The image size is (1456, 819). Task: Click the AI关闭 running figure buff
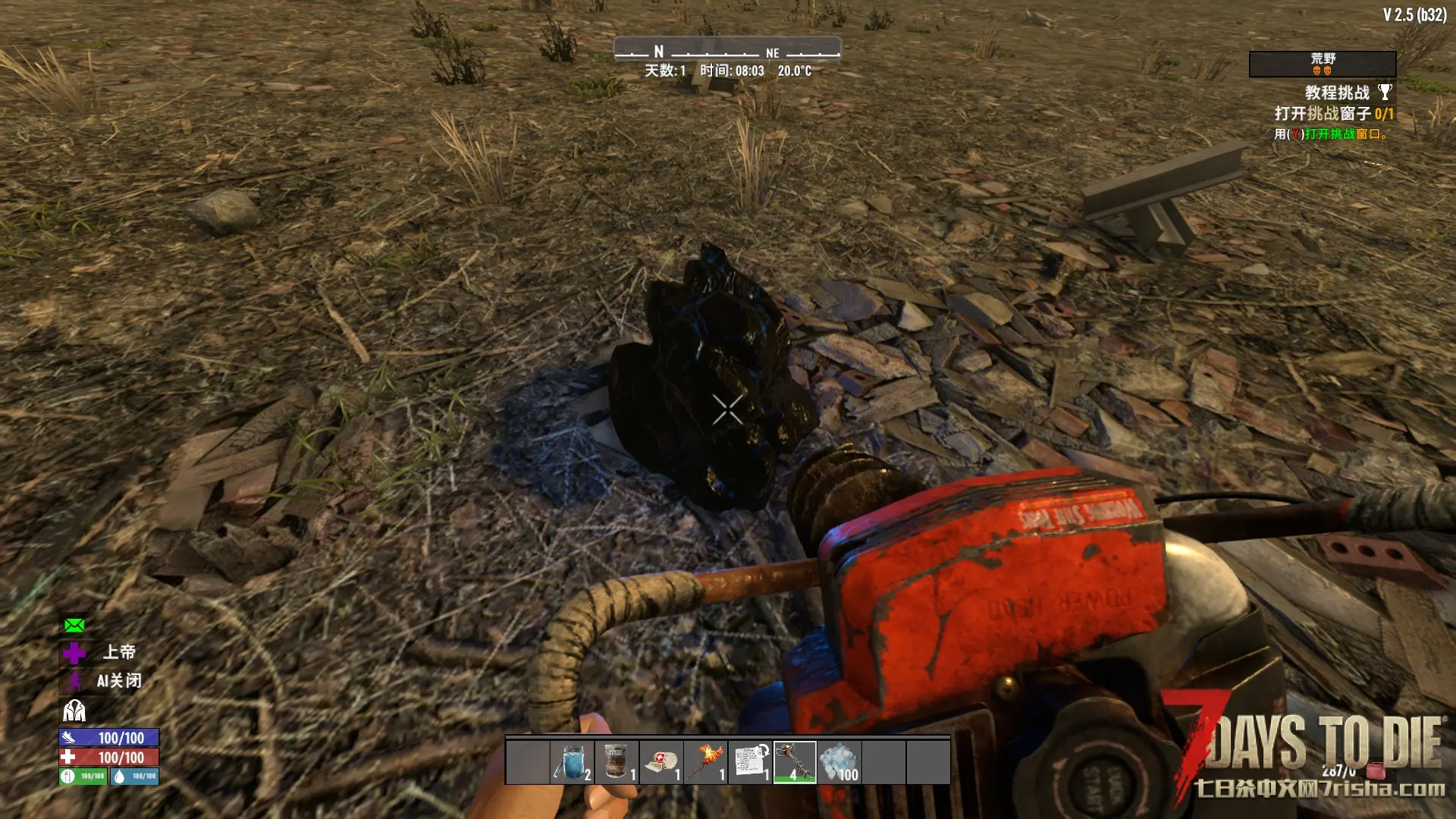[x=74, y=681]
